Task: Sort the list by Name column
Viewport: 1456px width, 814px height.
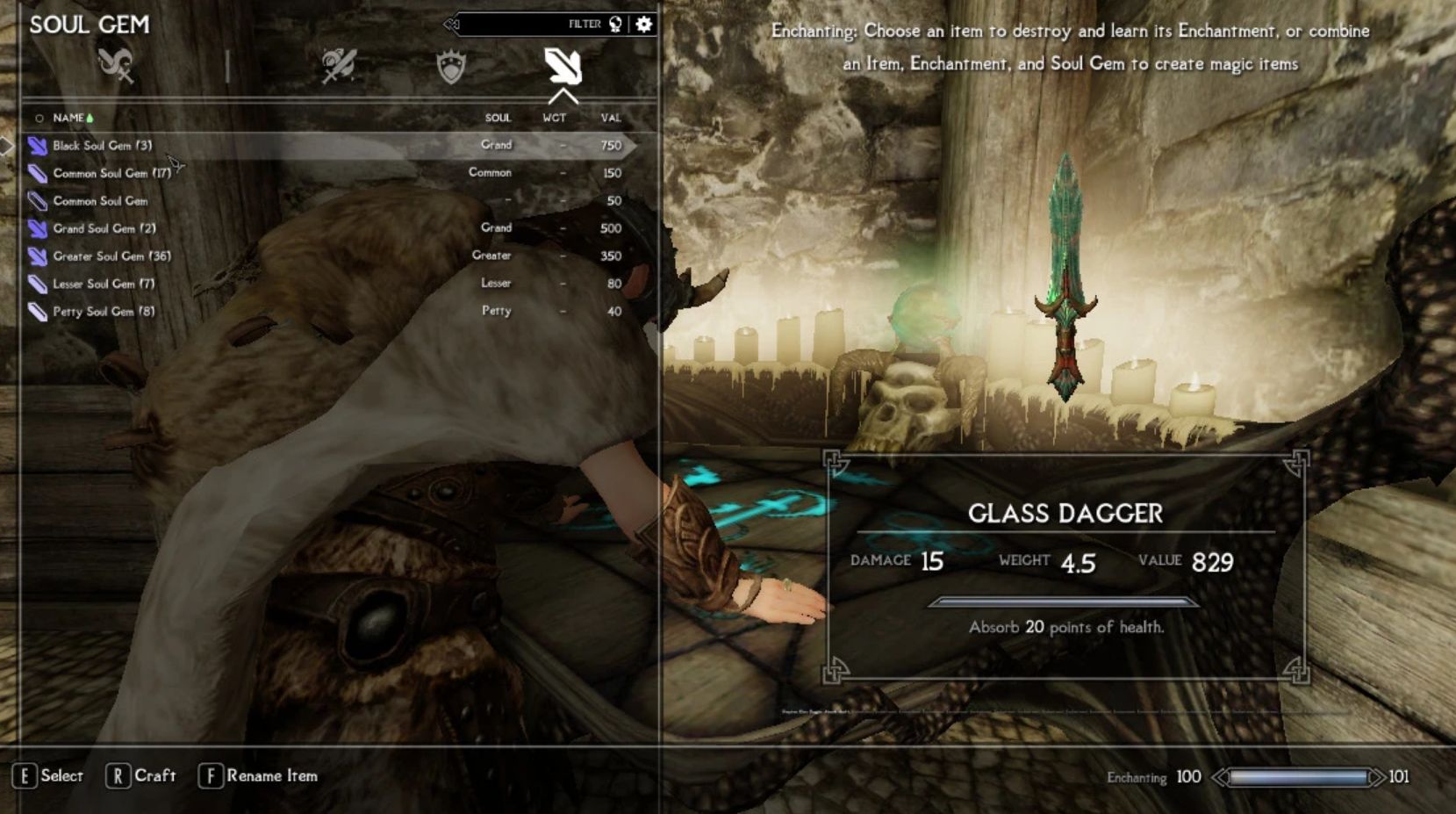Action: tap(68, 118)
